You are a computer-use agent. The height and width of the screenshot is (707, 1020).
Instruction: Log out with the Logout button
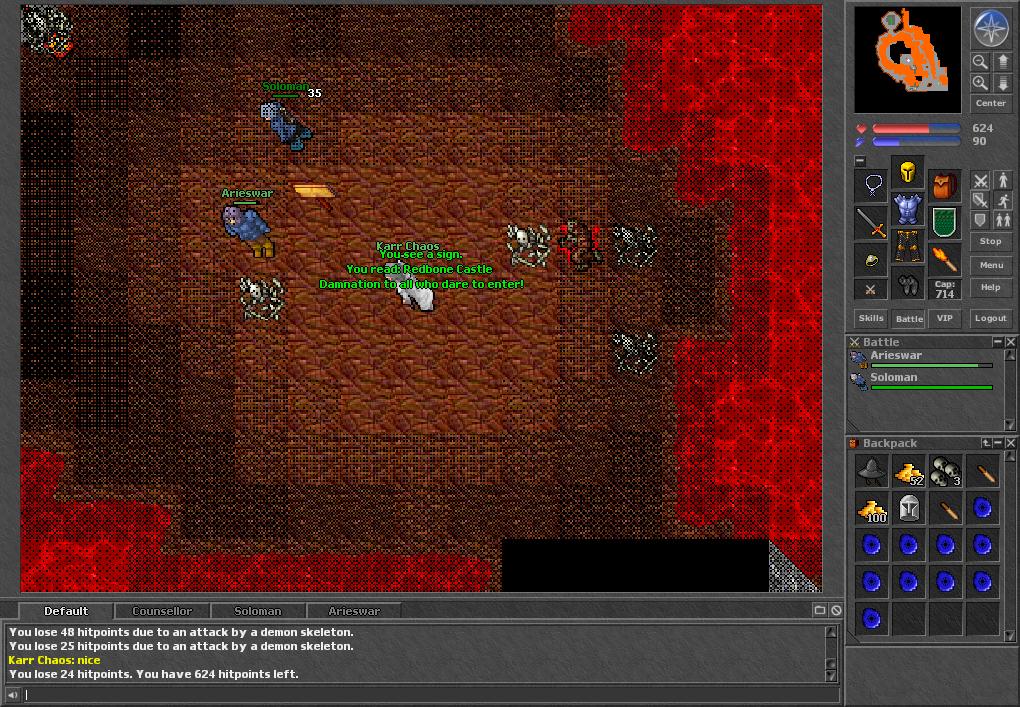(990, 318)
